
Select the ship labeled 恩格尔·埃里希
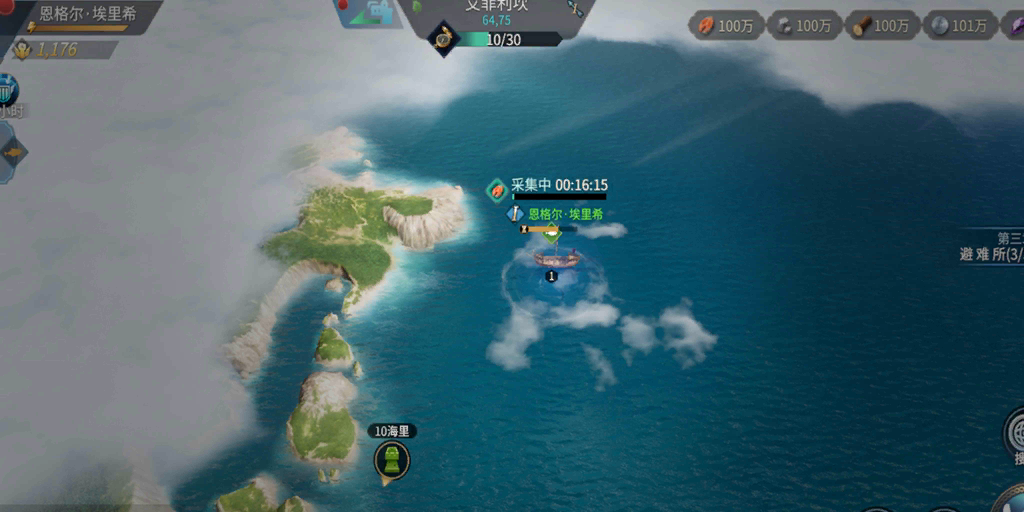(x=556, y=258)
